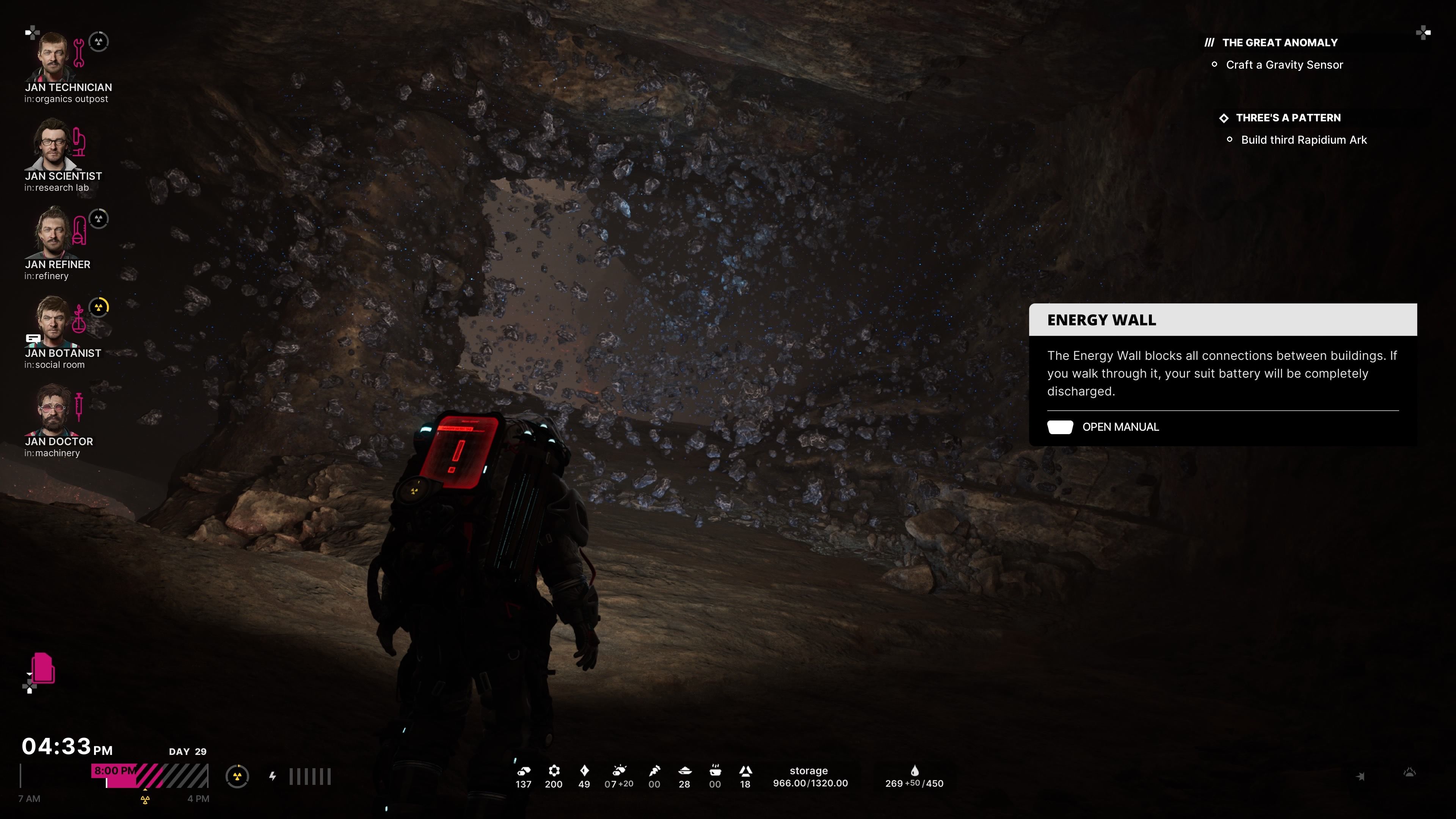The image size is (1456, 819).
Task: Select the Three's a Pattern objective
Action: (1288, 118)
